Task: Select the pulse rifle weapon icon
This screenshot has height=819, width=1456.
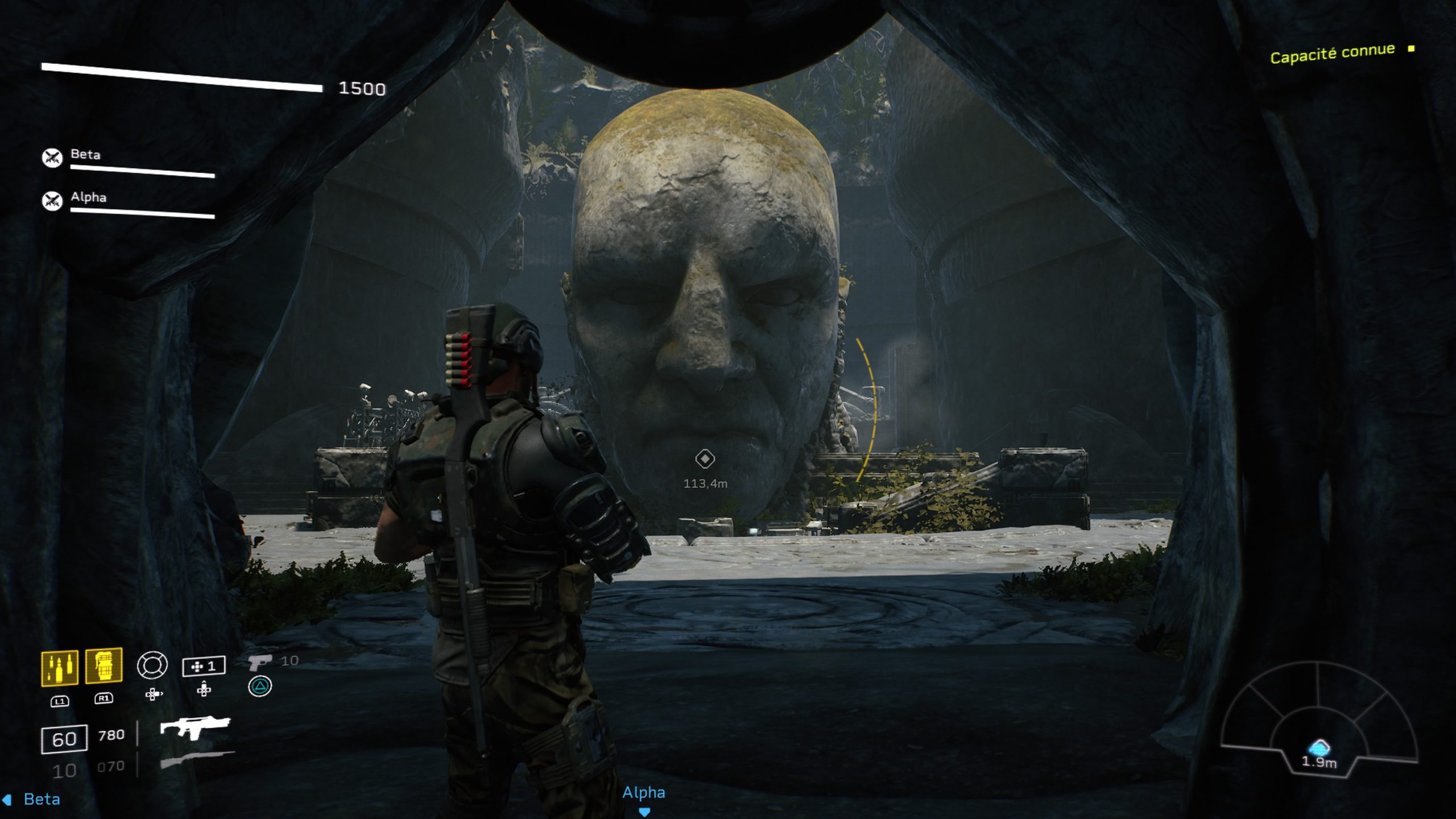Action: click(195, 727)
